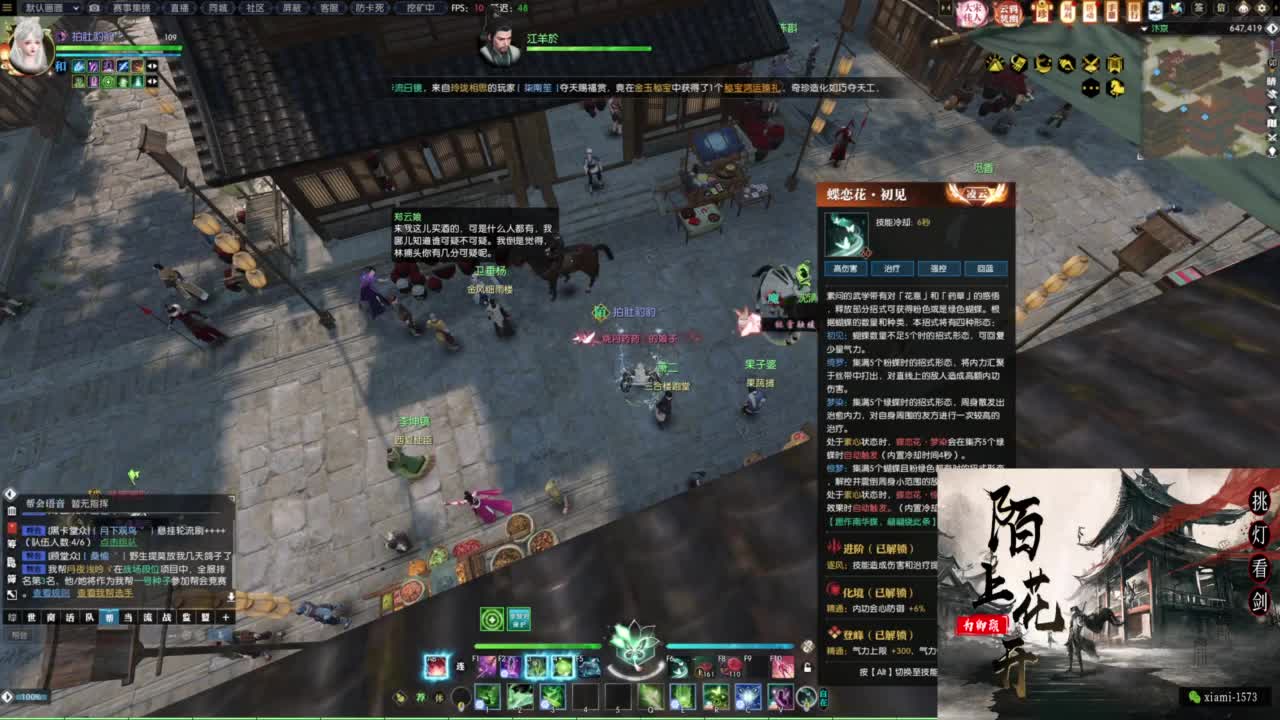Viewport: 1280px width, 720px height.
Task: Switch to the 帮 guild chat tab
Action: click(109, 617)
